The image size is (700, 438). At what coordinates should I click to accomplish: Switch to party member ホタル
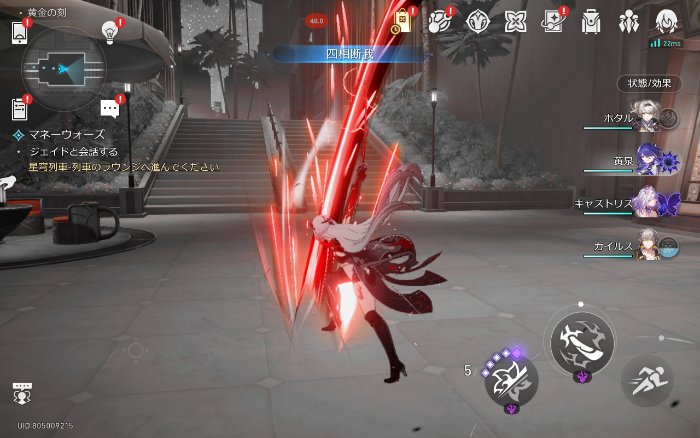click(x=646, y=120)
